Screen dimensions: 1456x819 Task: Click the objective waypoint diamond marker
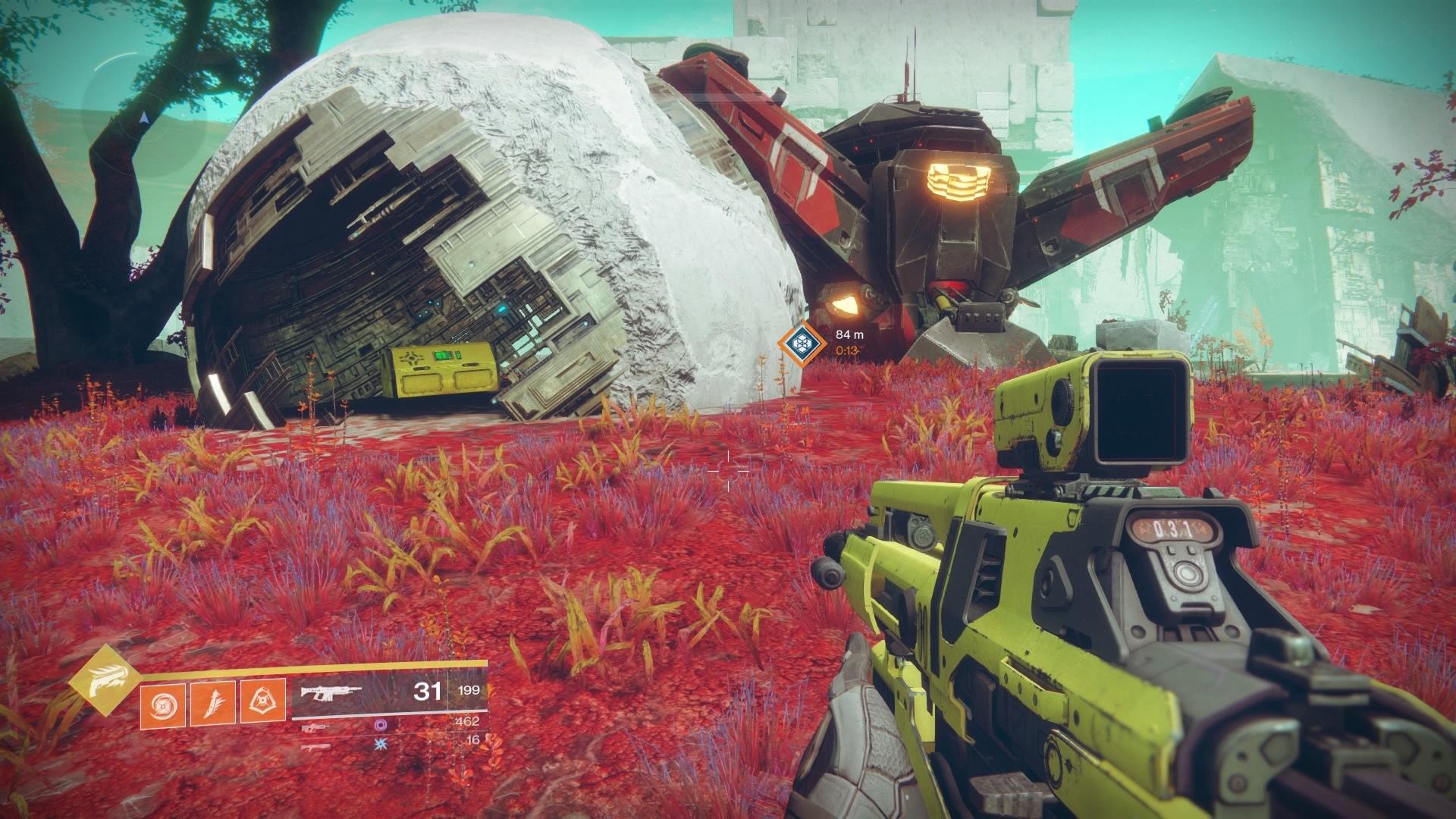(x=799, y=344)
